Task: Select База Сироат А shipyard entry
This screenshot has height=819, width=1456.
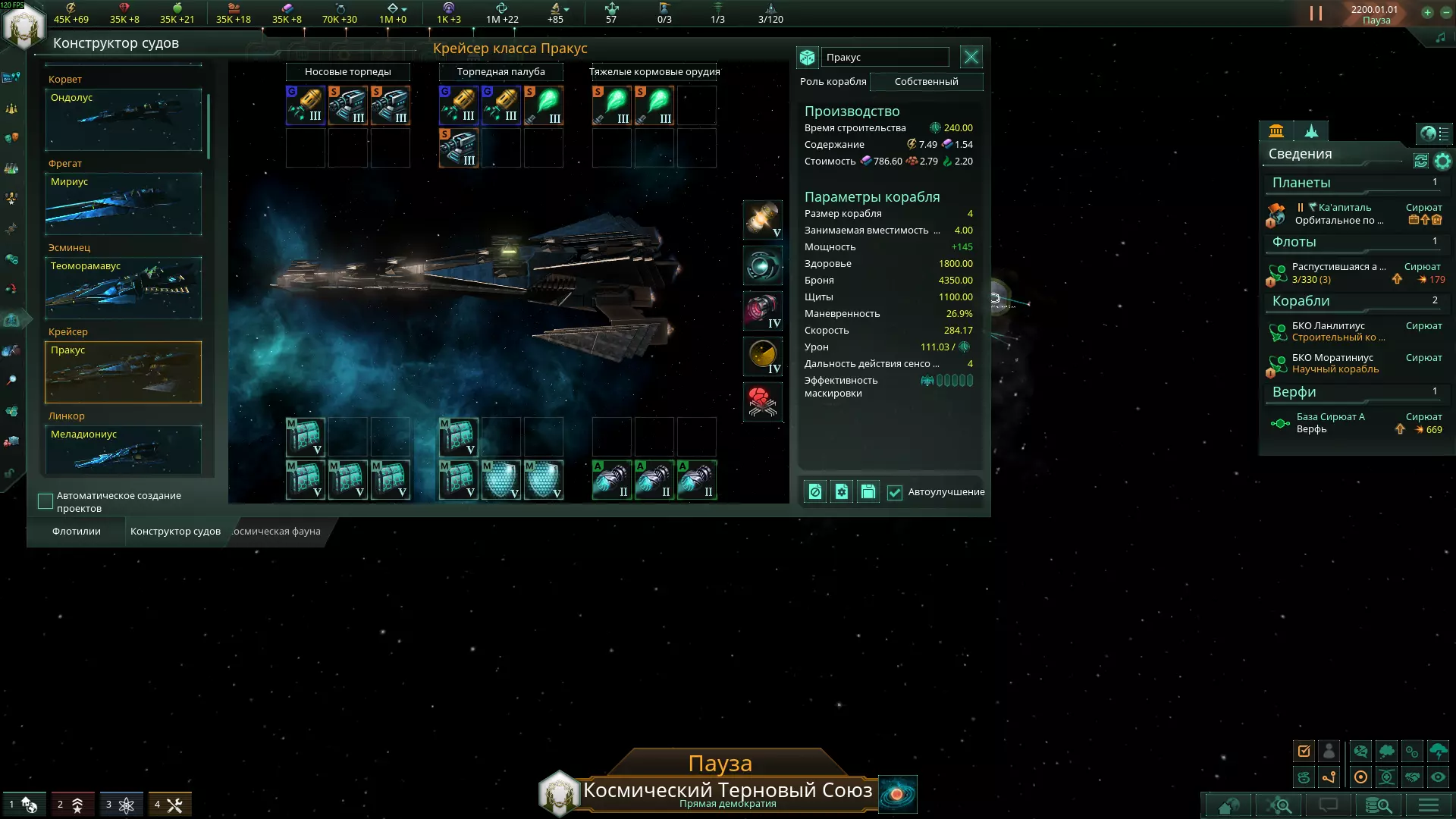Action: [x=1330, y=423]
